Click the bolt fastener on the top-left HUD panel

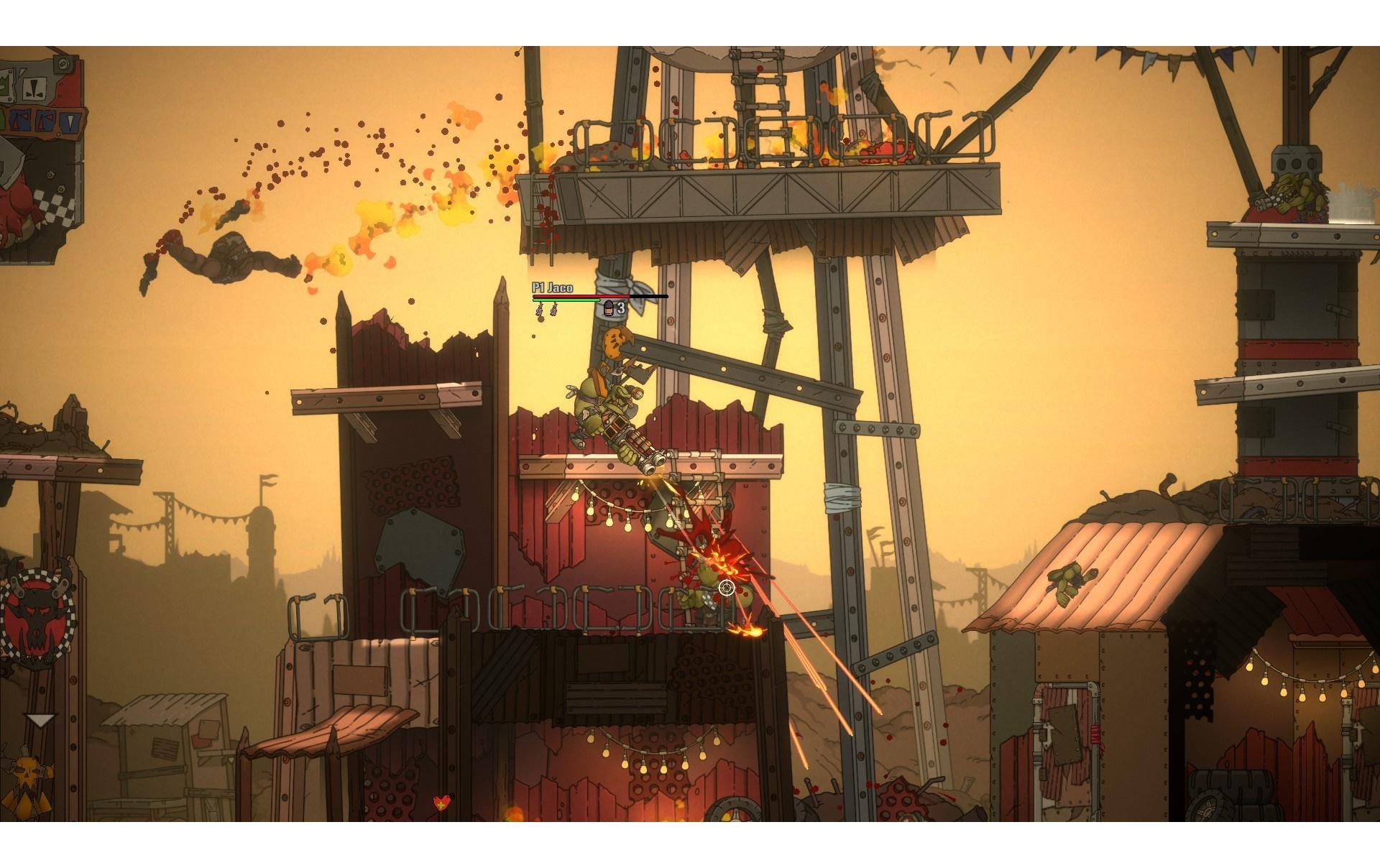coord(63,64)
